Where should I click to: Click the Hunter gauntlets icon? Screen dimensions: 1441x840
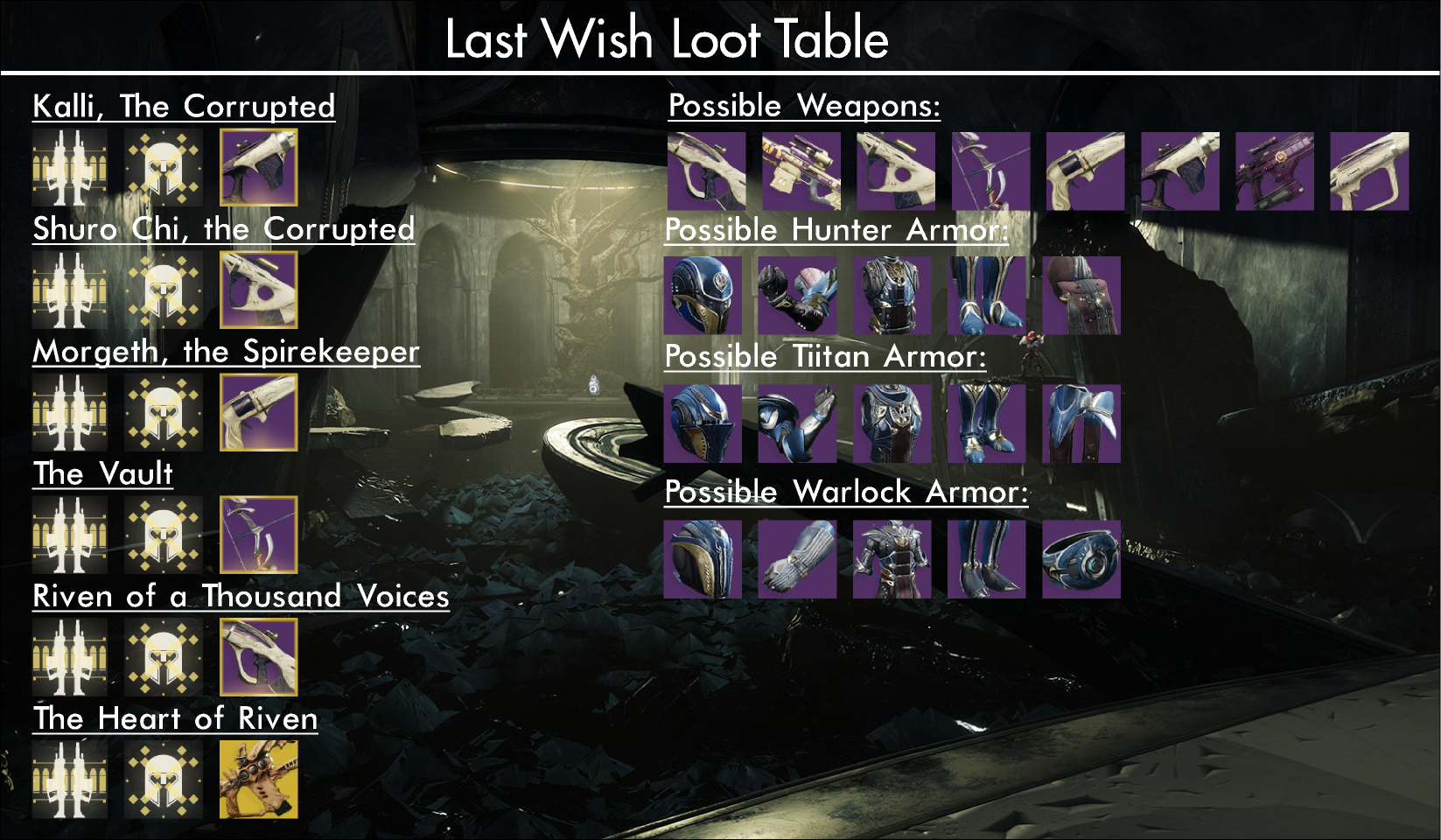click(797, 296)
